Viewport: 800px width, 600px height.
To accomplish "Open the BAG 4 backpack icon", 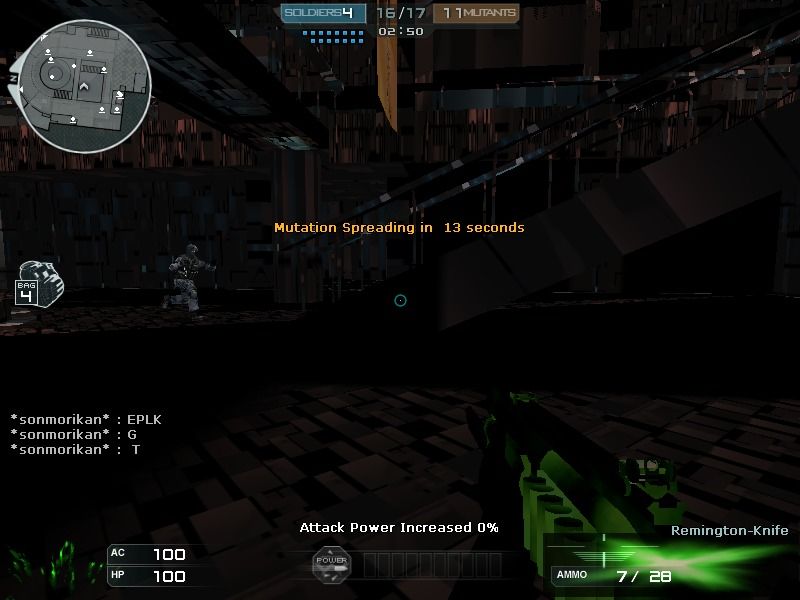I will coord(36,283).
